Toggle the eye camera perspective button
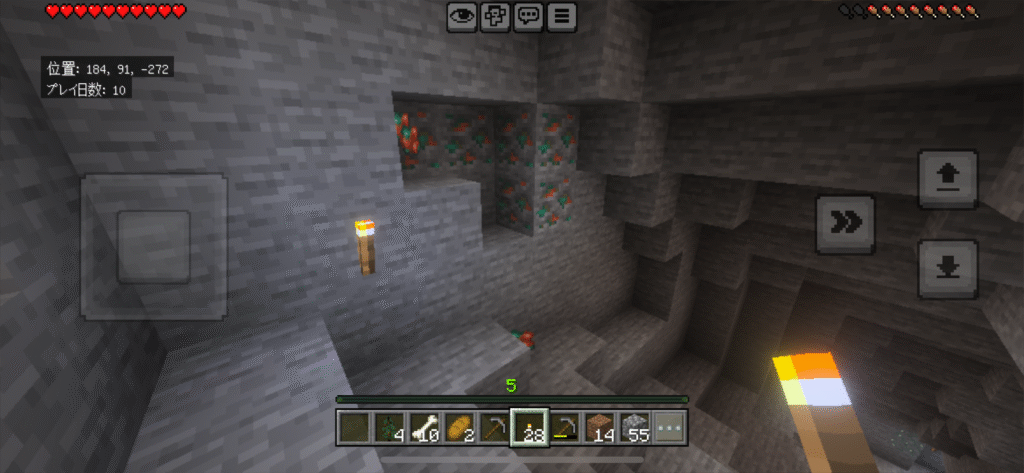The width and height of the screenshot is (1024, 473). [x=463, y=16]
